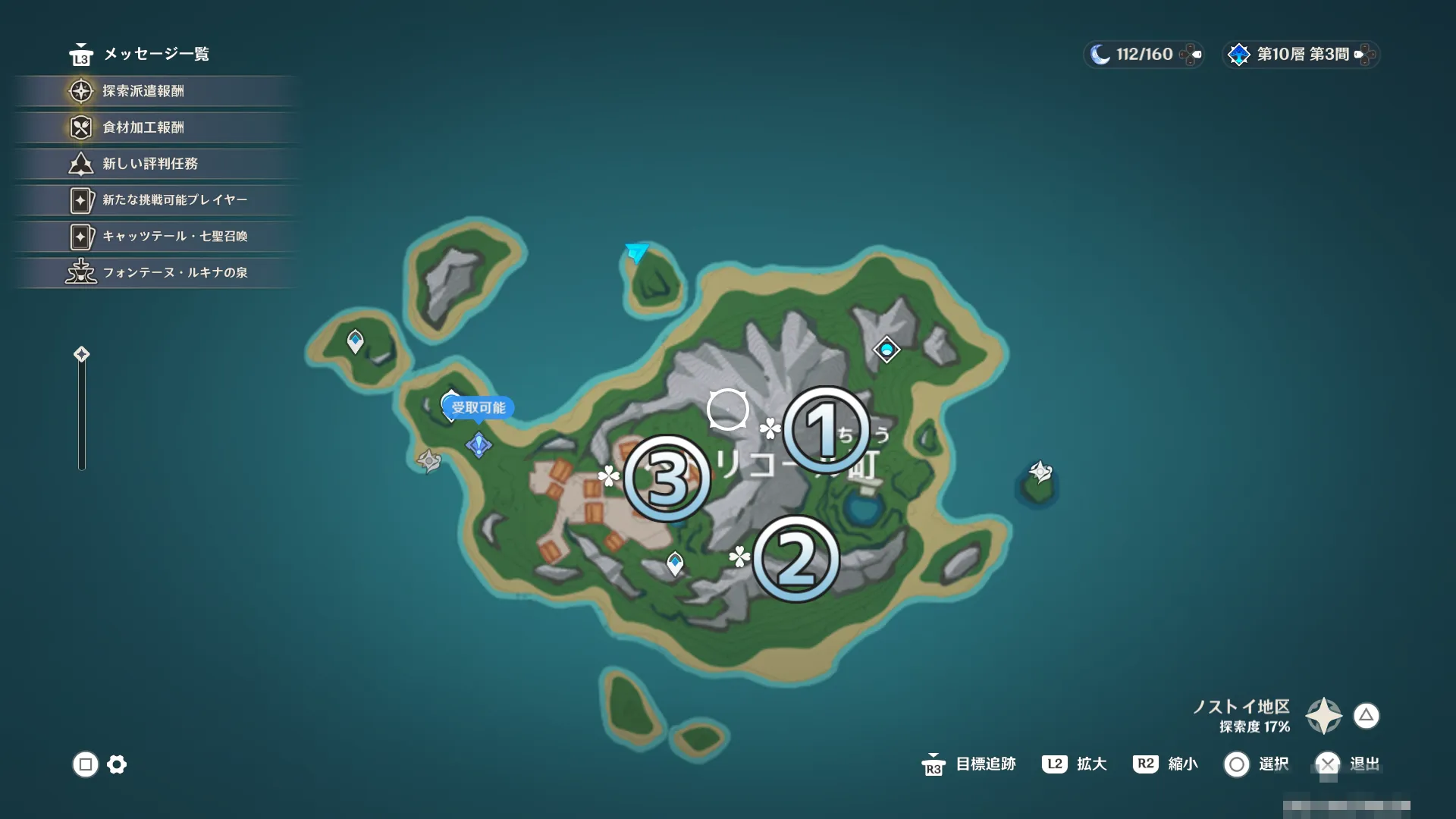Open キャッツテール・七聖召喚 entry

[174, 237]
